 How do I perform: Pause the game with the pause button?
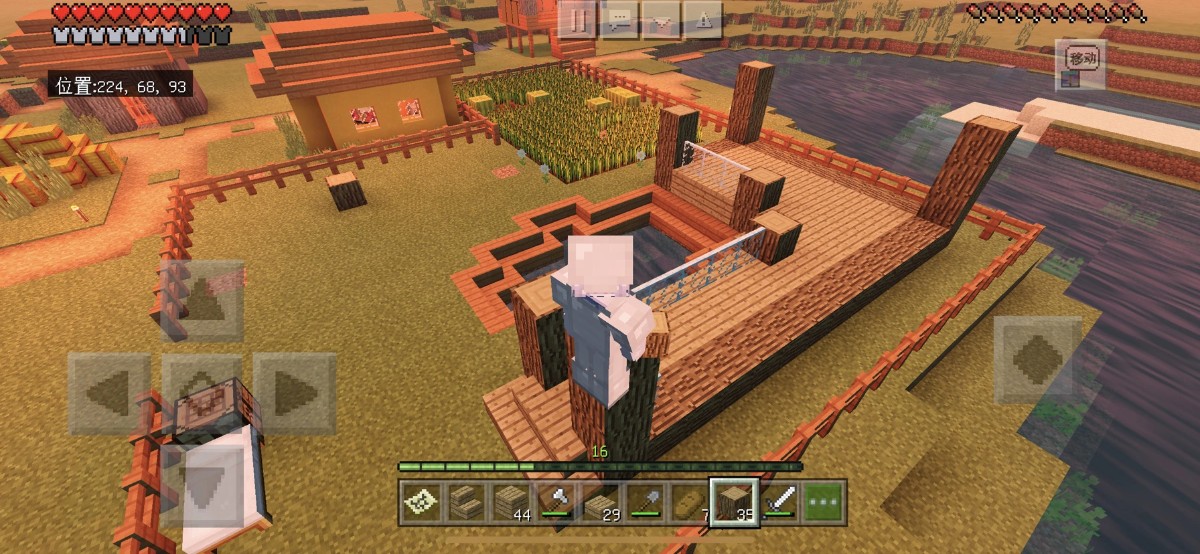577,20
